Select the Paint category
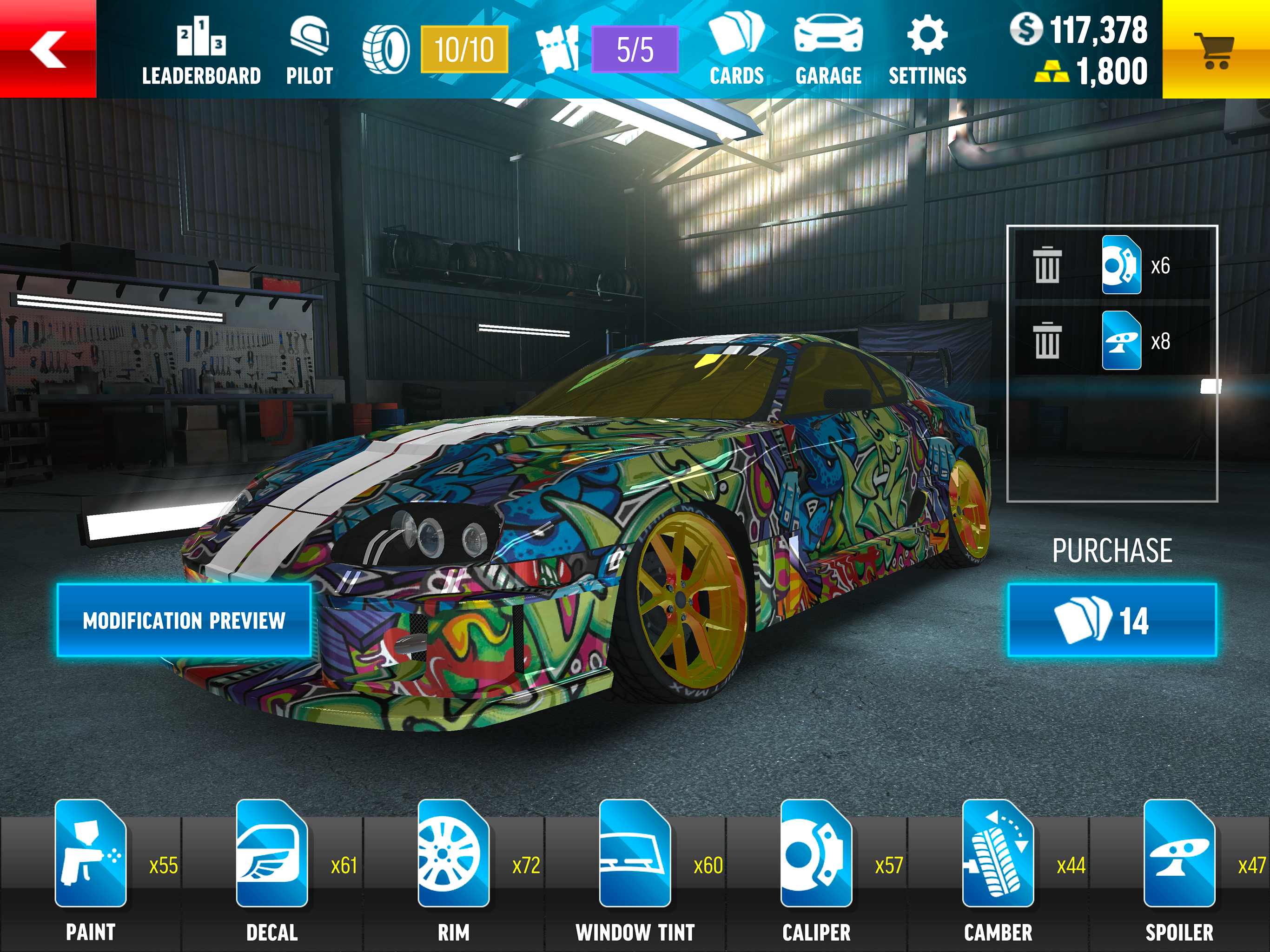This screenshot has width=1270, height=952. [x=91, y=867]
